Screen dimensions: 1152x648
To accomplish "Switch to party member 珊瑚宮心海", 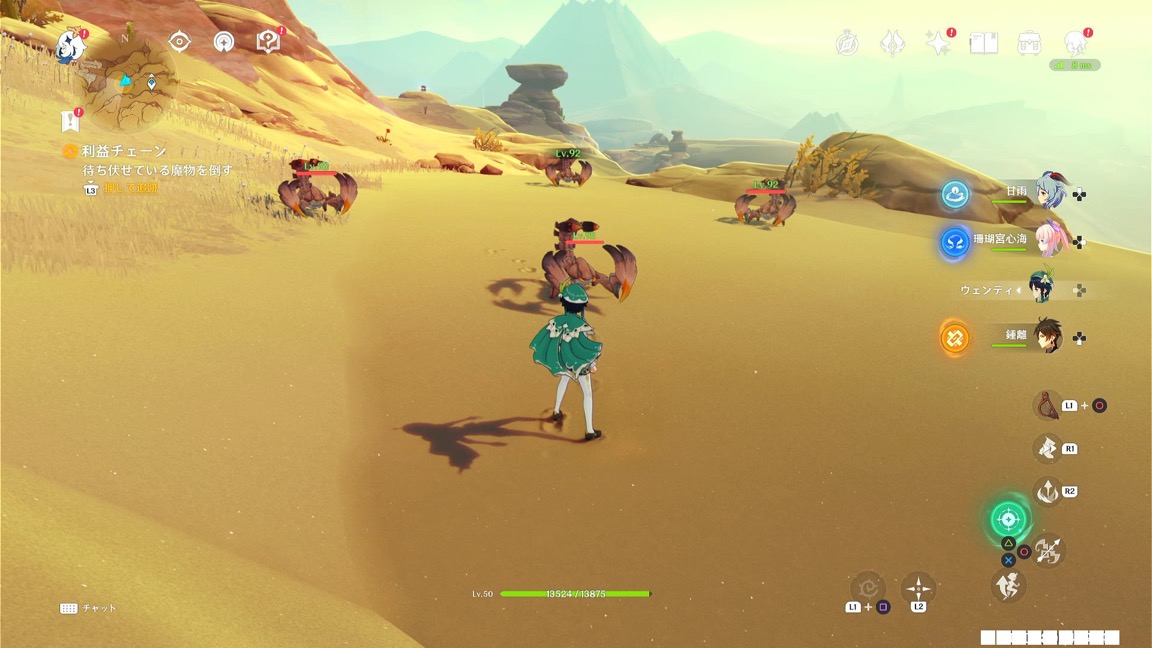I will [1051, 240].
